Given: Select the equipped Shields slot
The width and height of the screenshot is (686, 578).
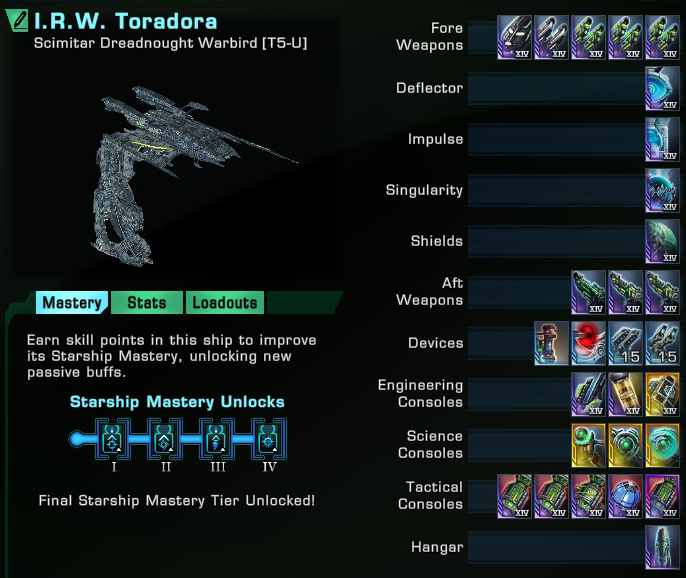Looking at the screenshot, I should (x=662, y=241).
